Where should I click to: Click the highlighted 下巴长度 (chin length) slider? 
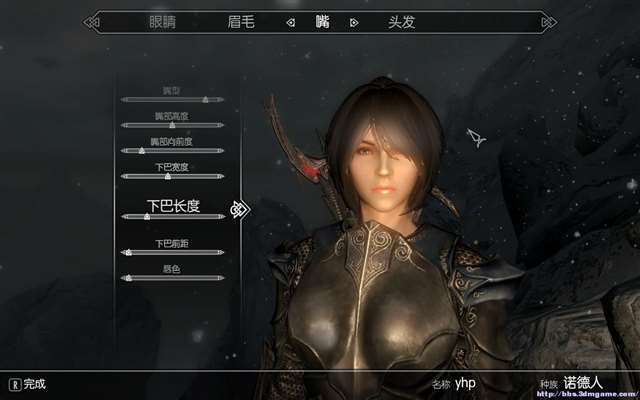click(173, 216)
